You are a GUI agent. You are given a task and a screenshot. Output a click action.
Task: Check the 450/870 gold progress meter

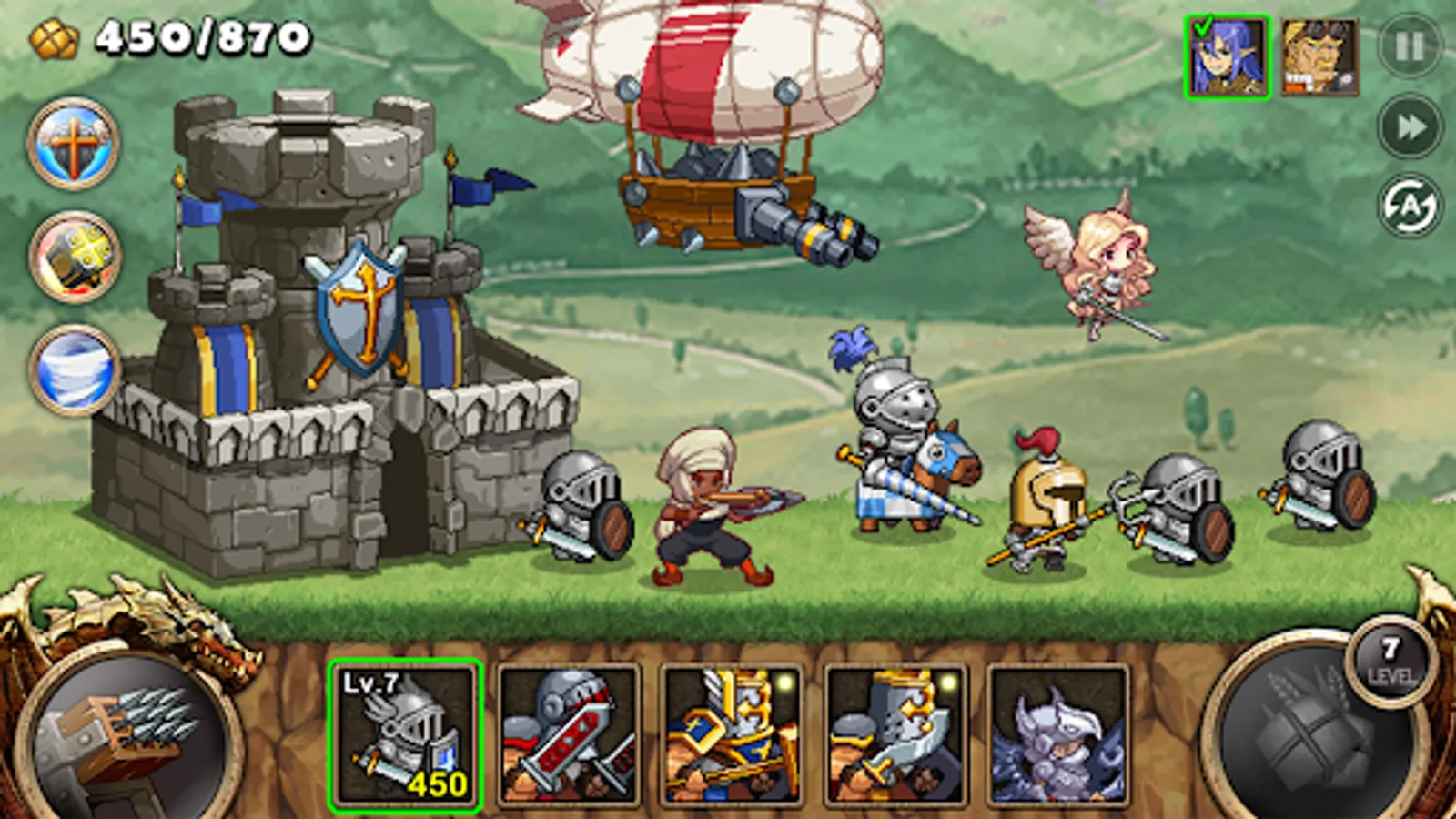[200, 36]
